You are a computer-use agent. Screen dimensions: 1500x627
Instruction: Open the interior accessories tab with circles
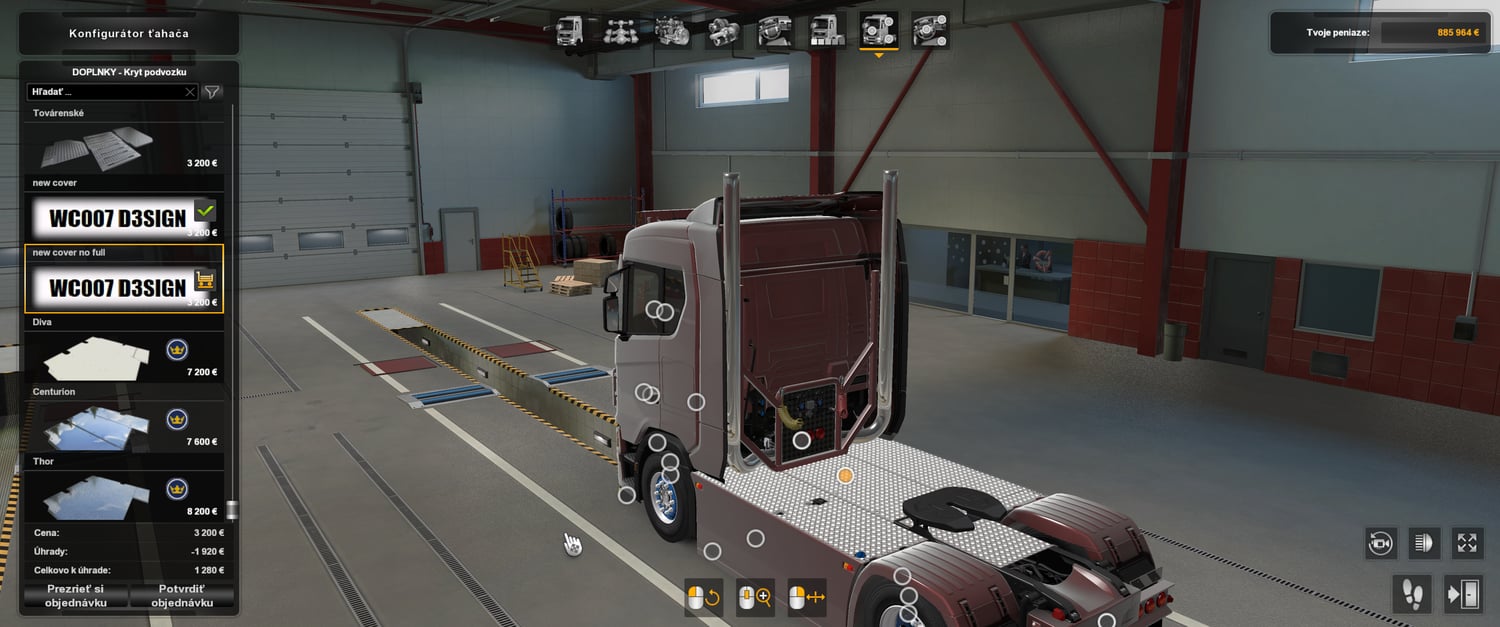click(930, 31)
